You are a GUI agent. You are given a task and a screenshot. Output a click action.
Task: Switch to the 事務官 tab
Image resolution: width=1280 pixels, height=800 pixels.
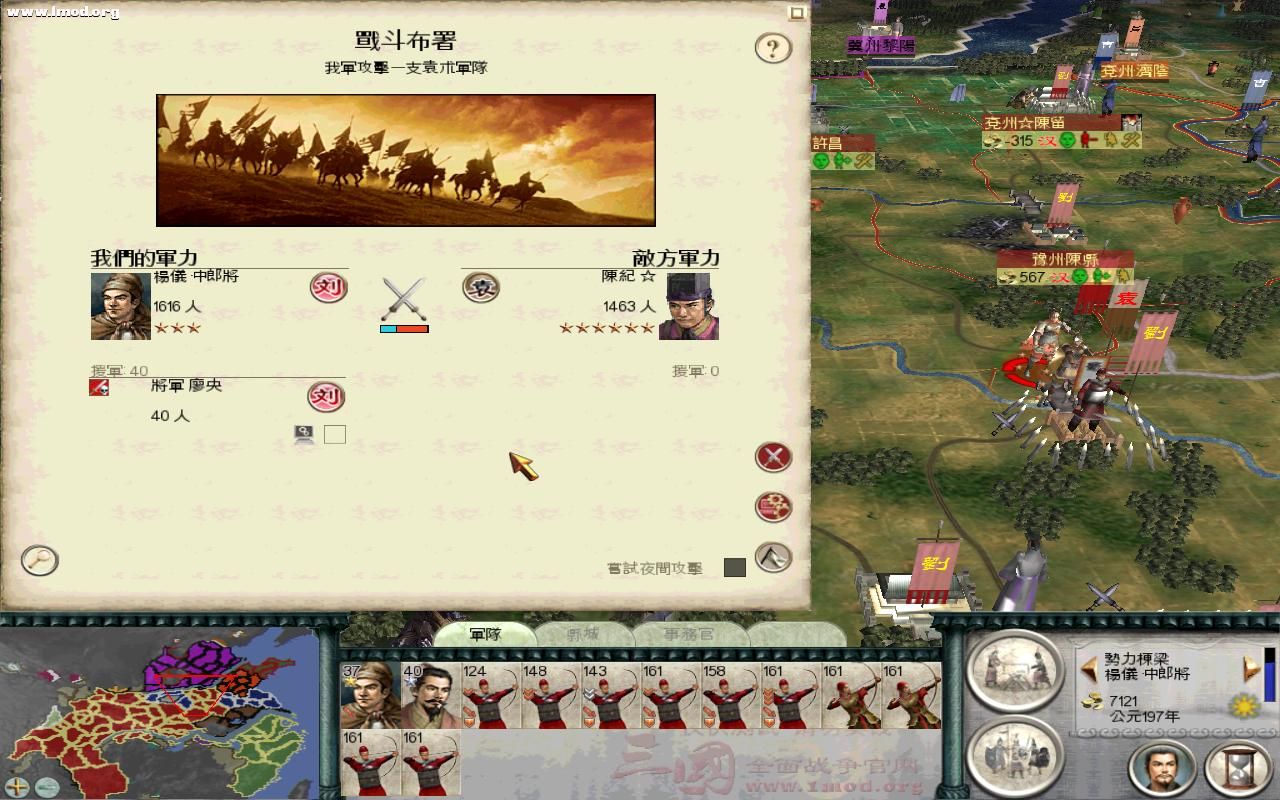688,634
